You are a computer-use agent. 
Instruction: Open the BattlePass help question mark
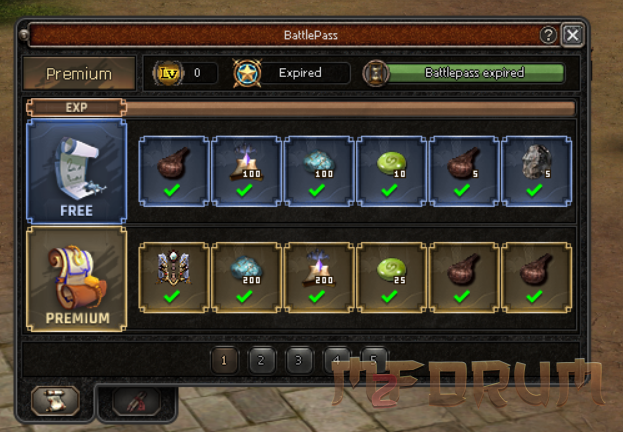tap(548, 35)
